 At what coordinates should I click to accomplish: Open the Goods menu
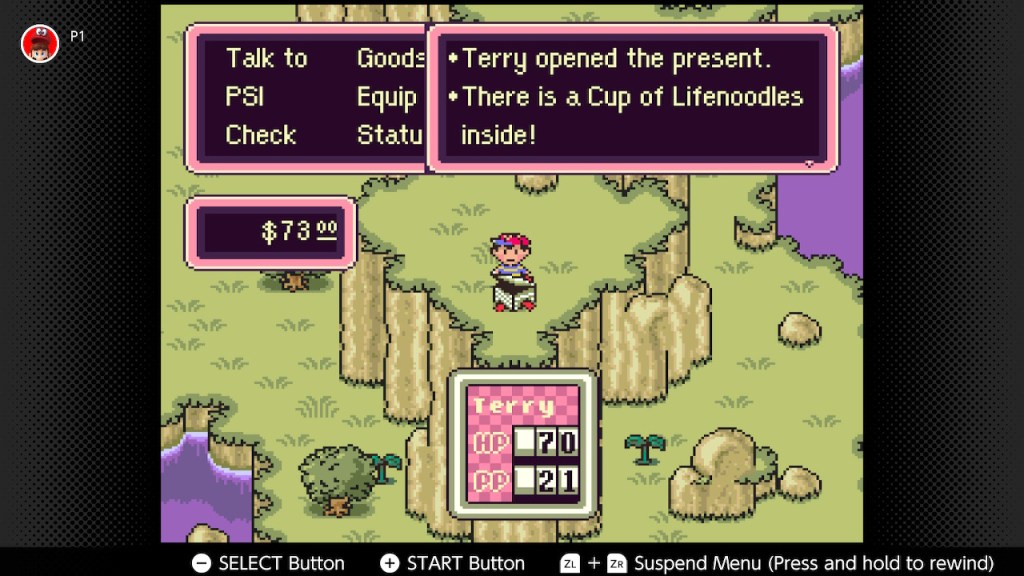(390, 59)
